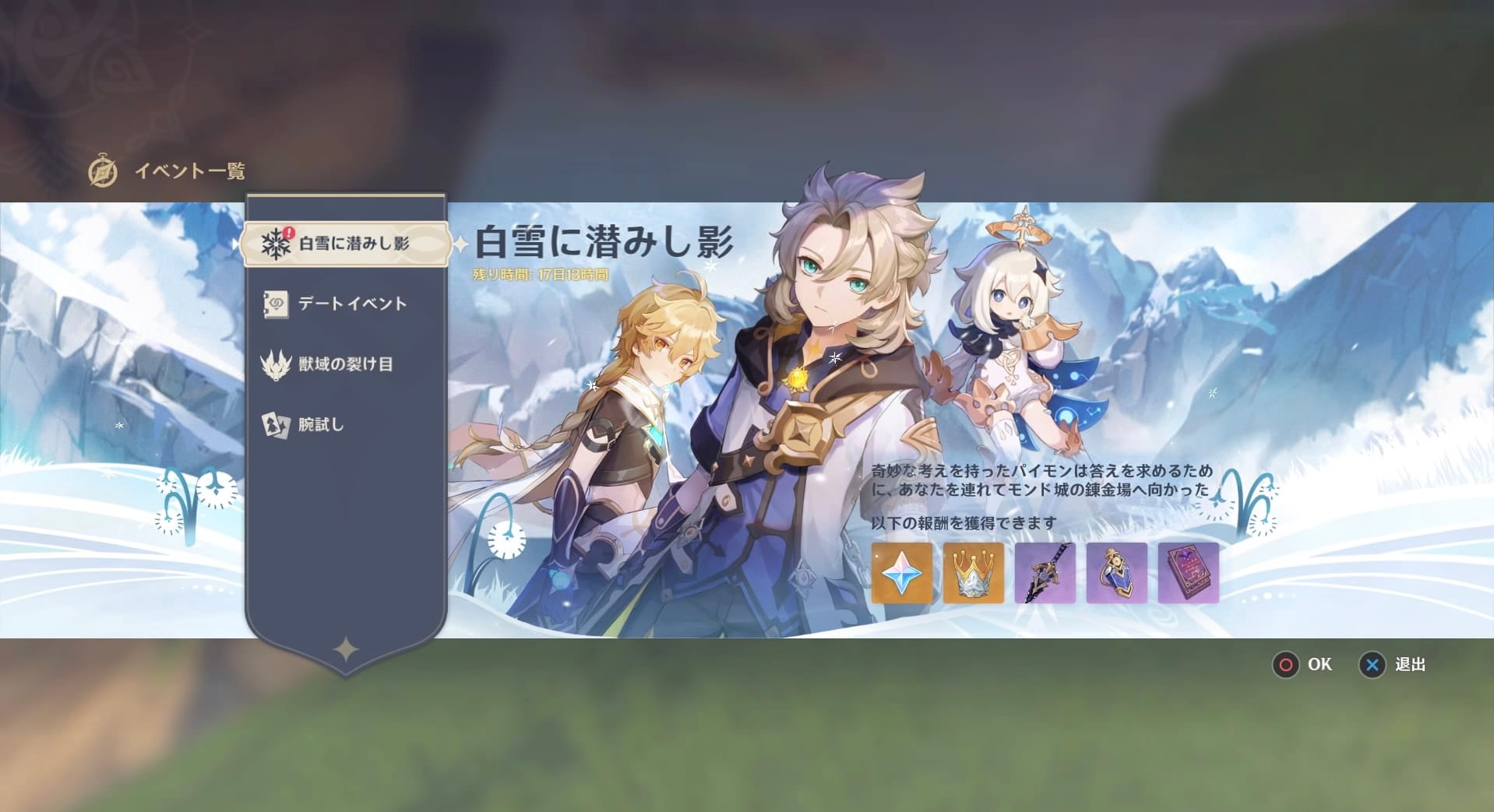This screenshot has width=1494, height=812.
Task: Switch to the 獣域の裂け目 event
Action: [x=347, y=364]
